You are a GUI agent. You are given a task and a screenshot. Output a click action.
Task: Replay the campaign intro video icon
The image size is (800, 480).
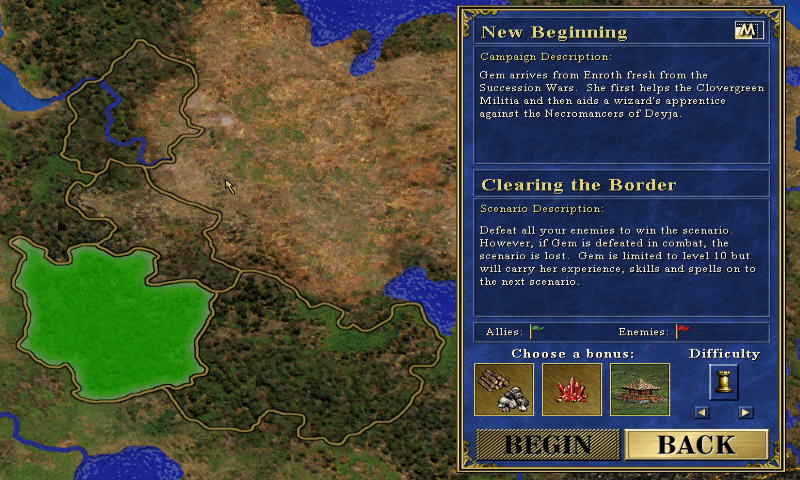pyautogui.click(x=747, y=31)
